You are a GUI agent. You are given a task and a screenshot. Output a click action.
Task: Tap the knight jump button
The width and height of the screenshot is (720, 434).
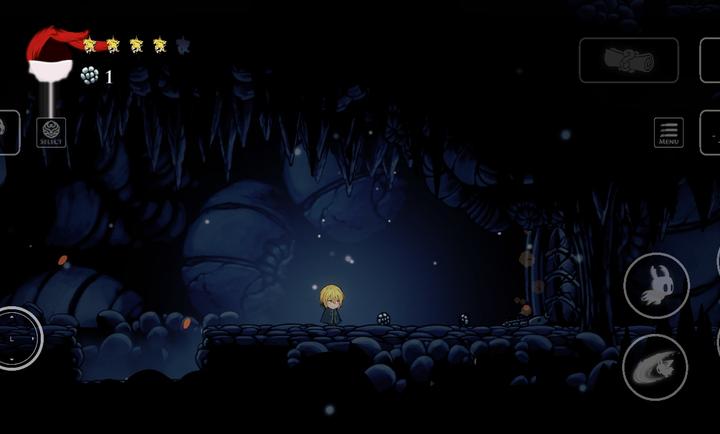click(x=656, y=286)
